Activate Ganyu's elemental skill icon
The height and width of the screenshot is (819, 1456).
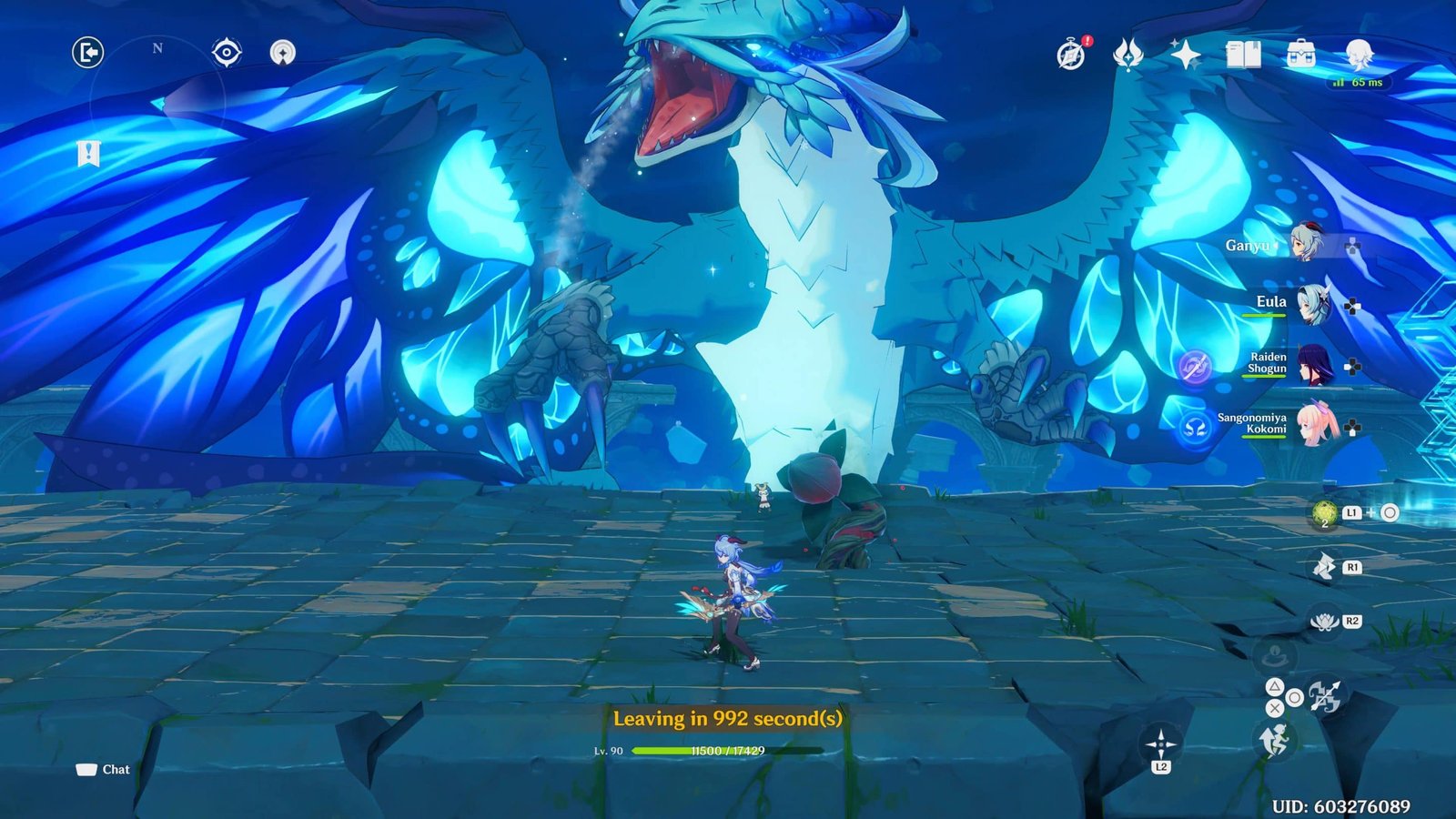(1324, 568)
